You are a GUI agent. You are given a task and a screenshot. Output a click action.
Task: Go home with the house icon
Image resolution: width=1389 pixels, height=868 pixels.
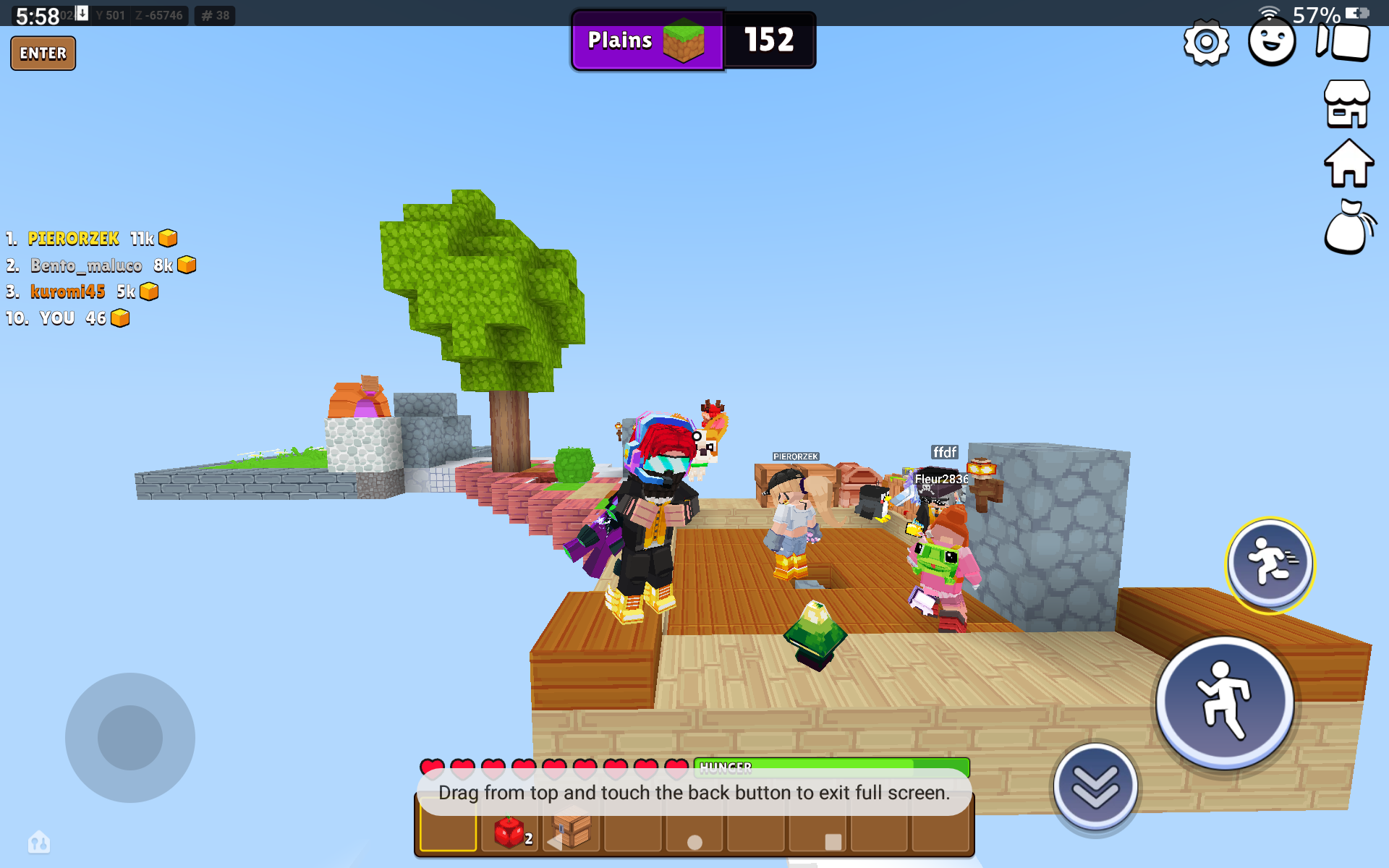pyautogui.click(x=1348, y=164)
